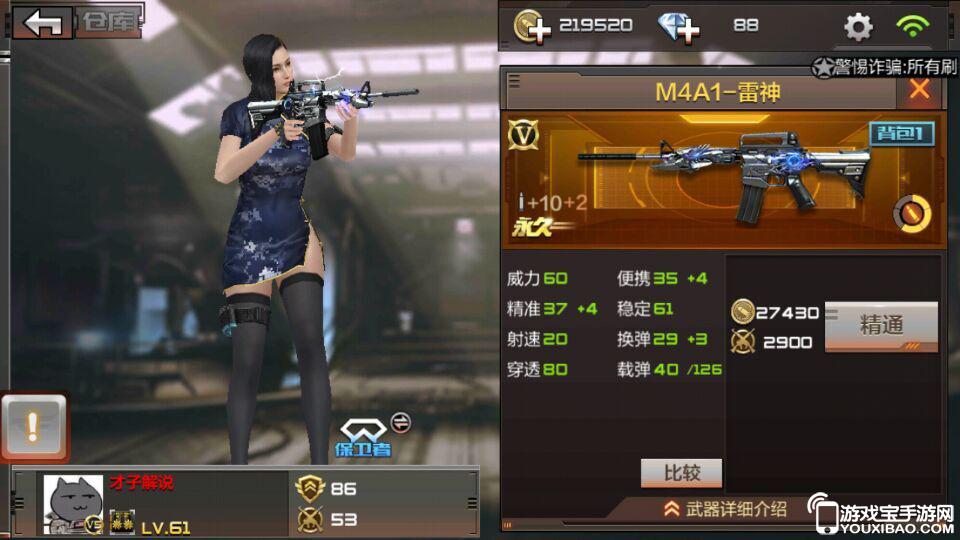Tap the orange exclamation alert button
The width and height of the screenshot is (960, 540).
point(33,427)
